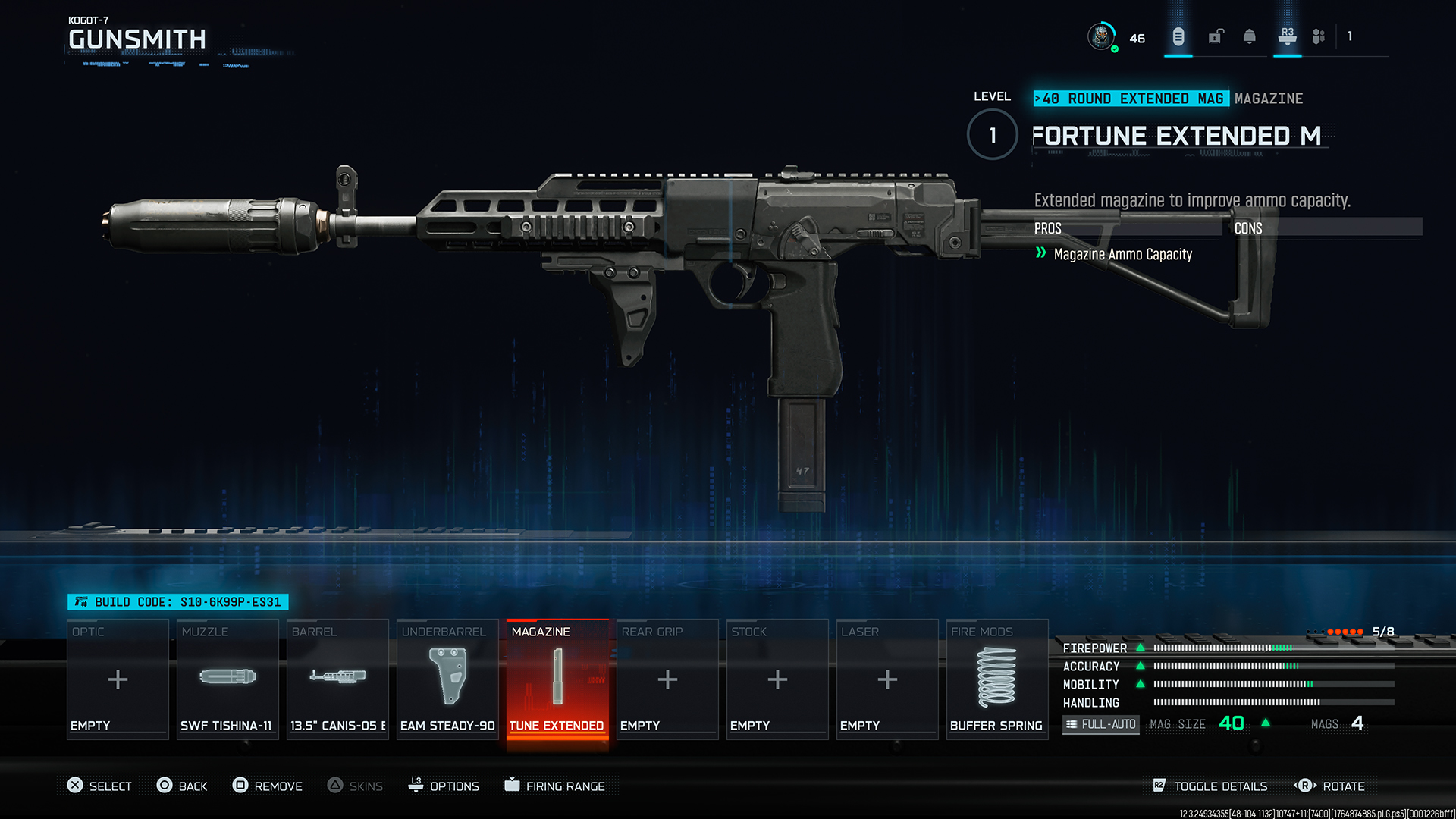
Task: Choose the Barrel slot with 13.5" Canis-05
Action: click(x=337, y=679)
